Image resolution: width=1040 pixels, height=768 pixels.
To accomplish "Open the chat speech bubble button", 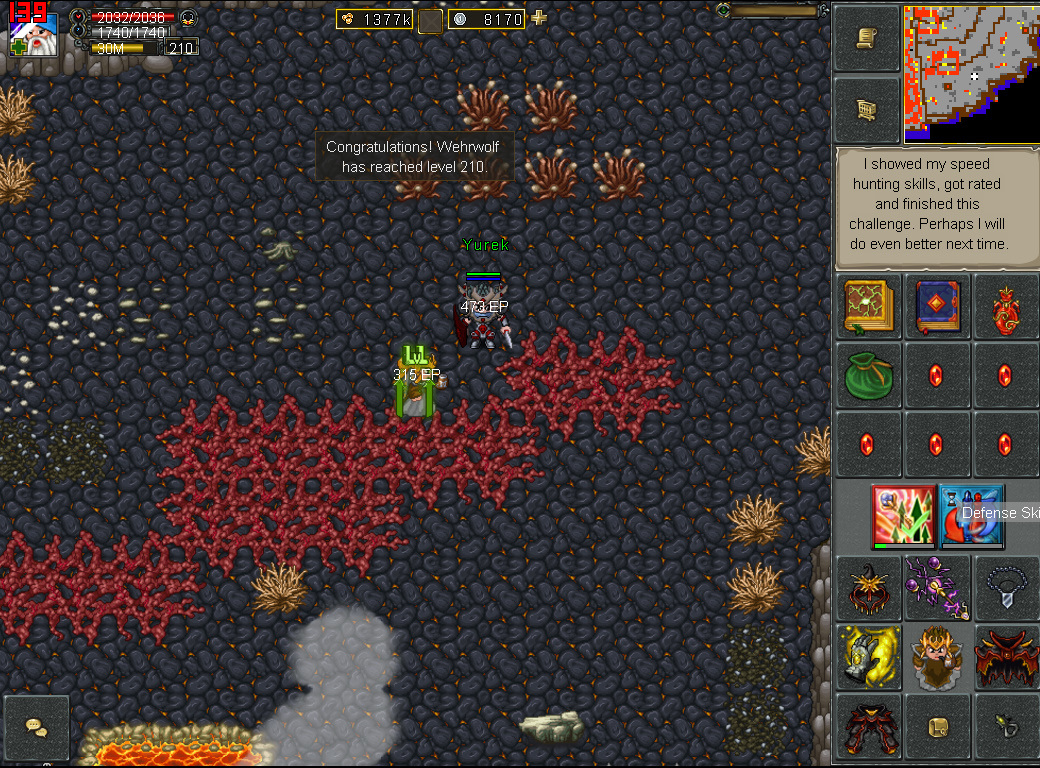I will click(37, 727).
